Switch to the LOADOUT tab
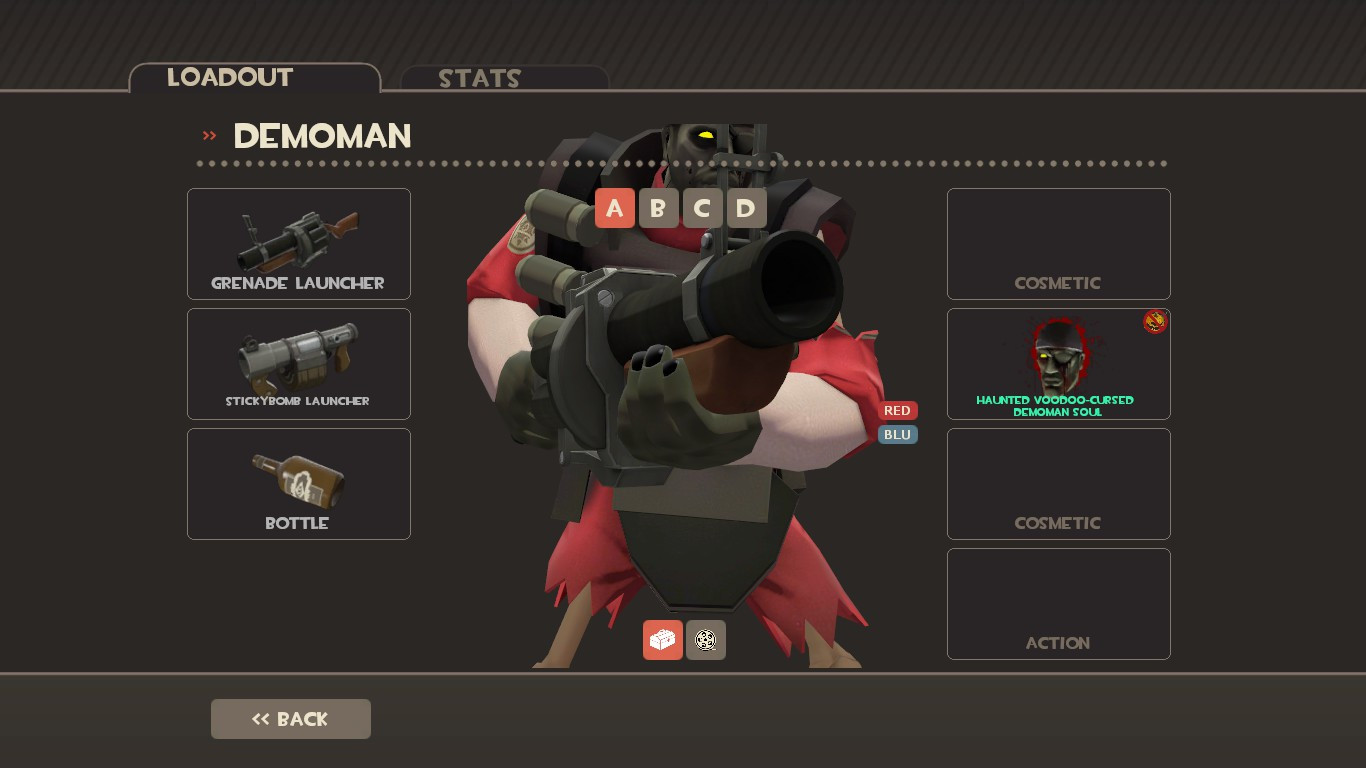This screenshot has width=1366, height=768. pyautogui.click(x=230, y=77)
